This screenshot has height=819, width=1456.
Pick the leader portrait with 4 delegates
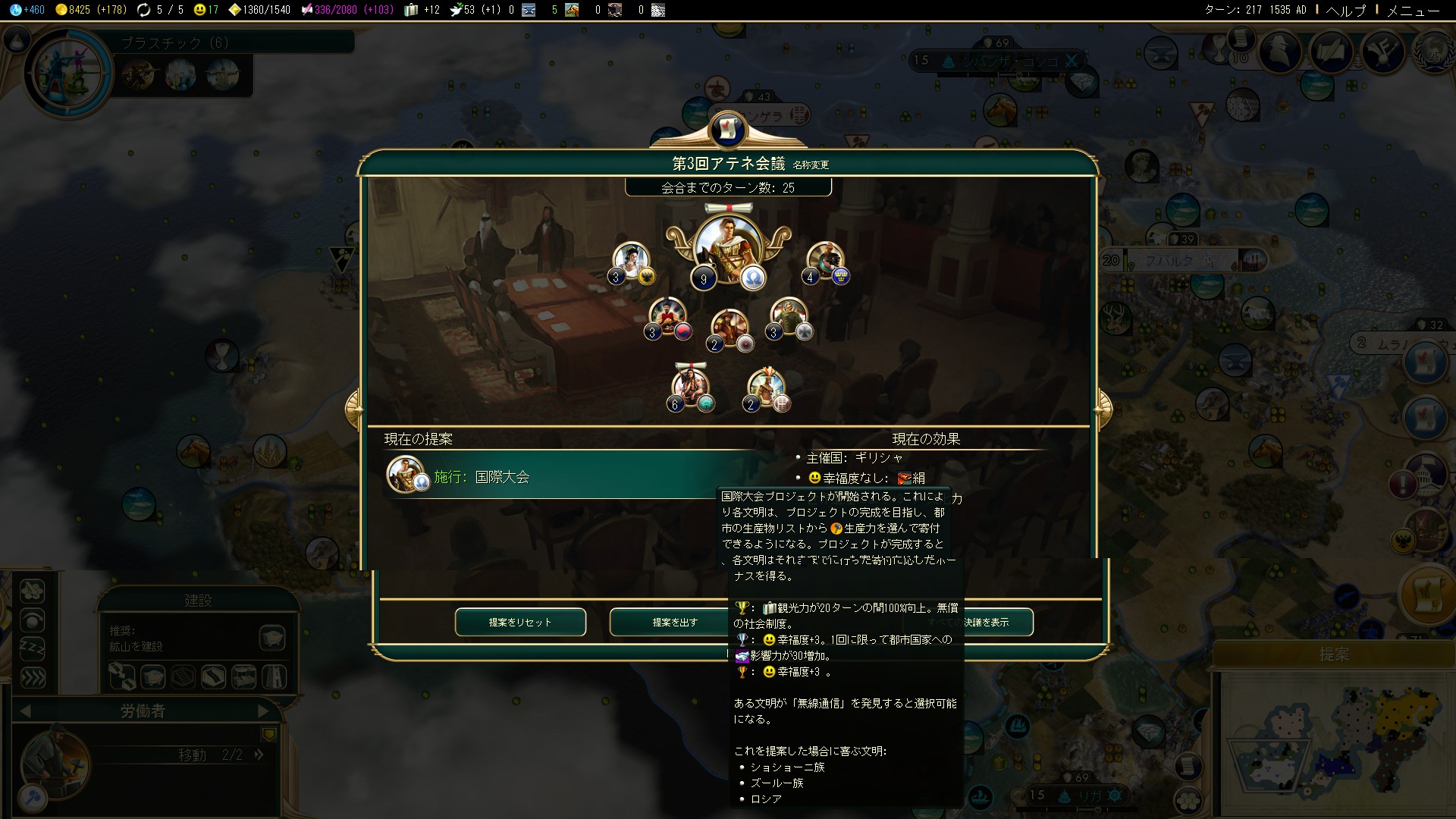[x=824, y=260]
